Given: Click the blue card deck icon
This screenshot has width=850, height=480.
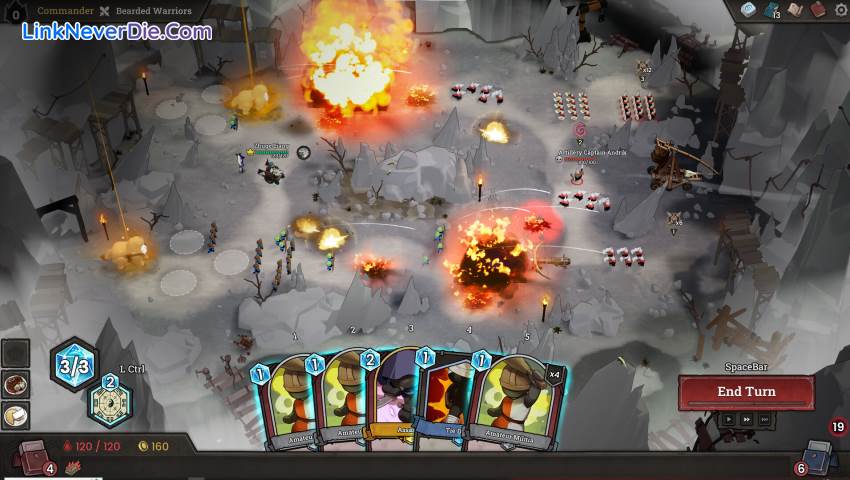Looking at the screenshot, I should click(770, 10).
